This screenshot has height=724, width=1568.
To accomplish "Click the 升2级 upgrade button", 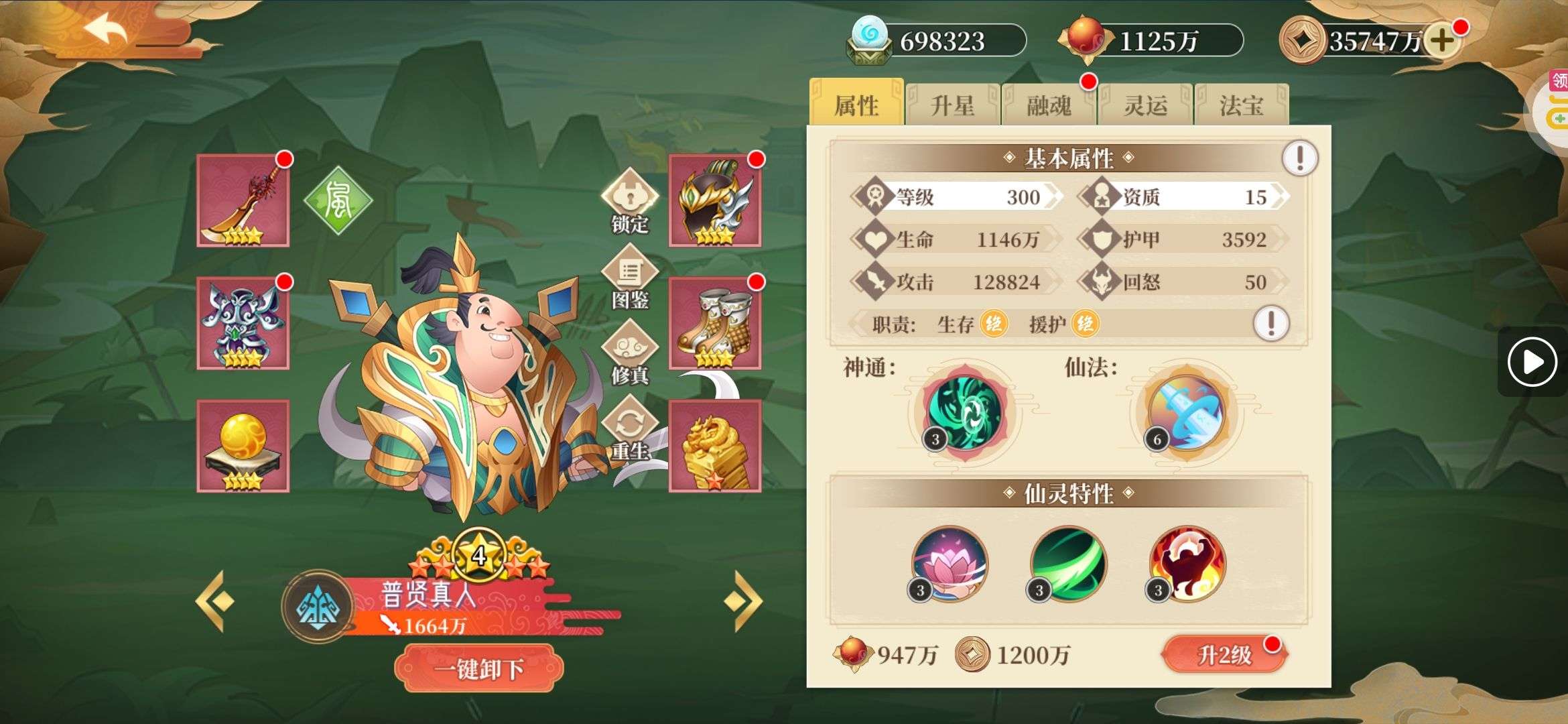I will [x=1224, y=654].
